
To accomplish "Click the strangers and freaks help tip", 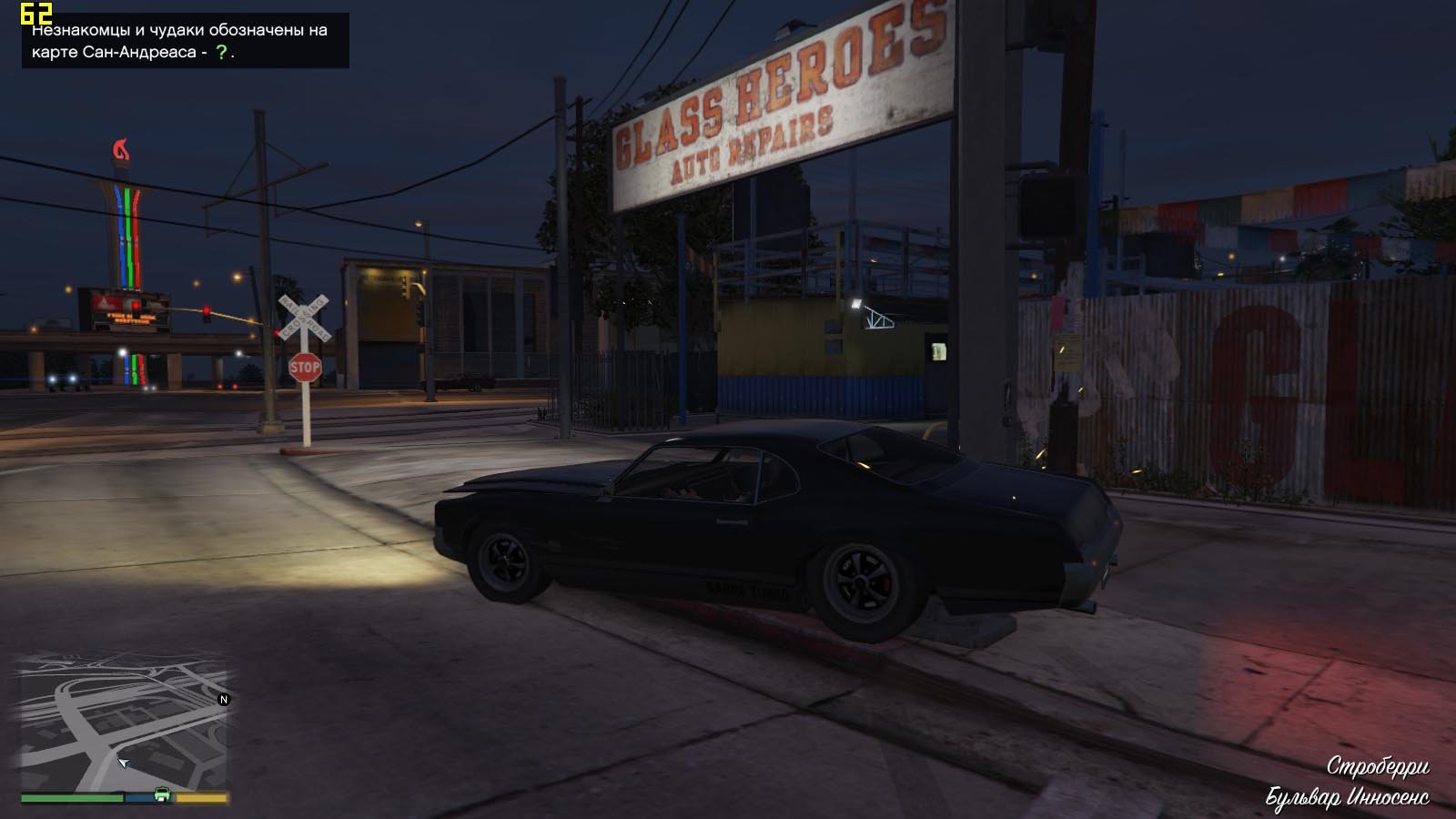I will click(x=186, y=41).
